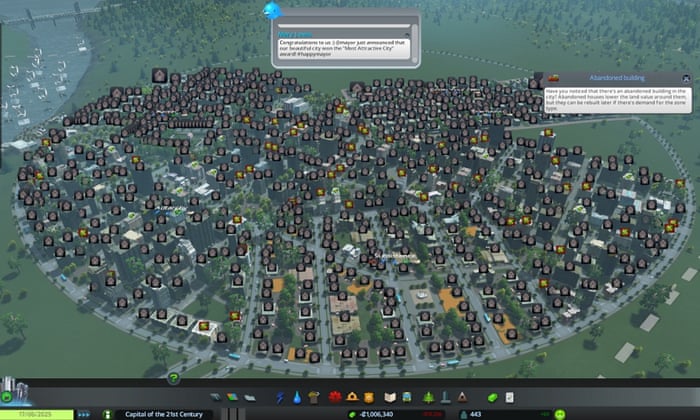Open the Economy money icon panel

pyautogui.click(x=492, y=397)
